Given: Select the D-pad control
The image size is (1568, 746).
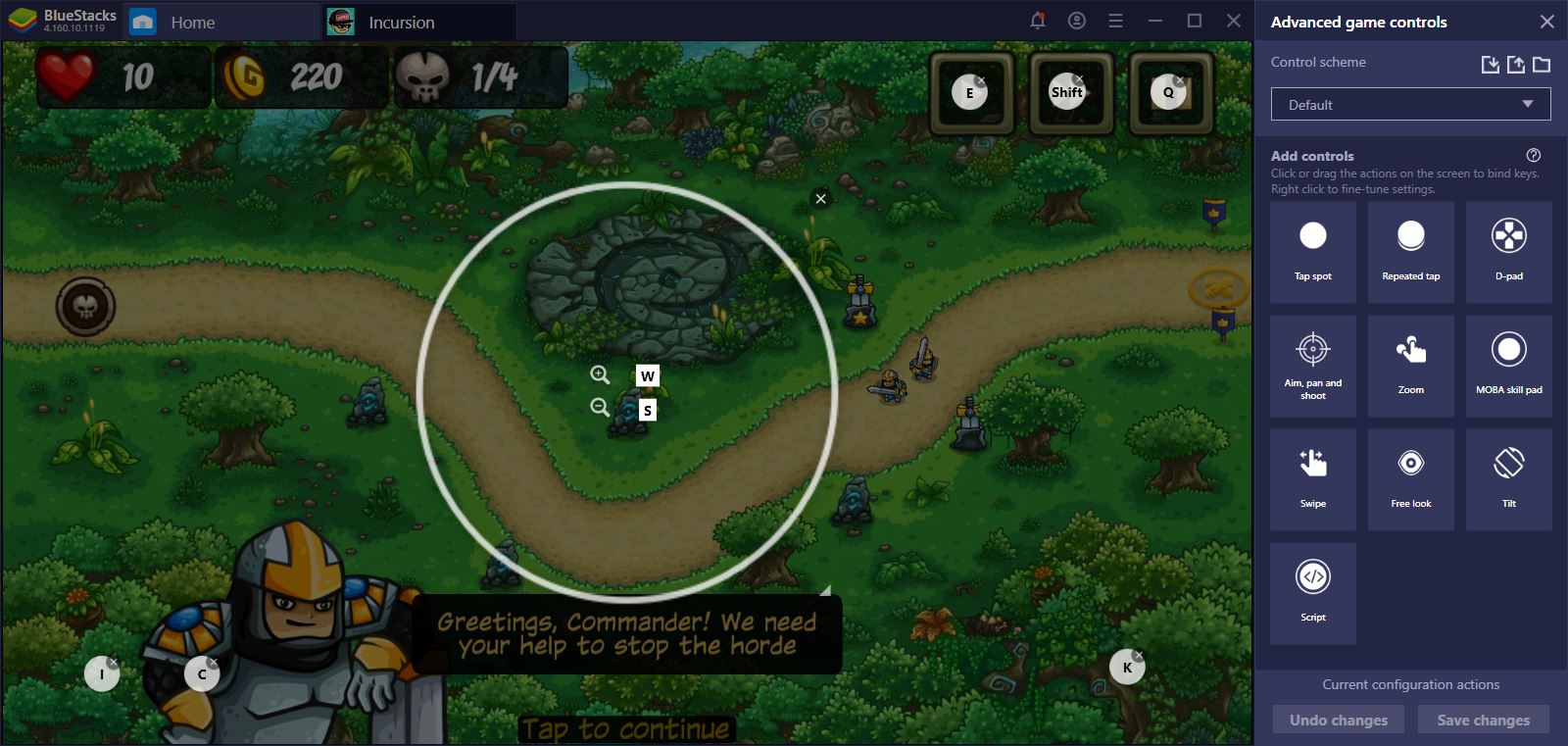Looking at the screenshot, I should coord(1508,250).
